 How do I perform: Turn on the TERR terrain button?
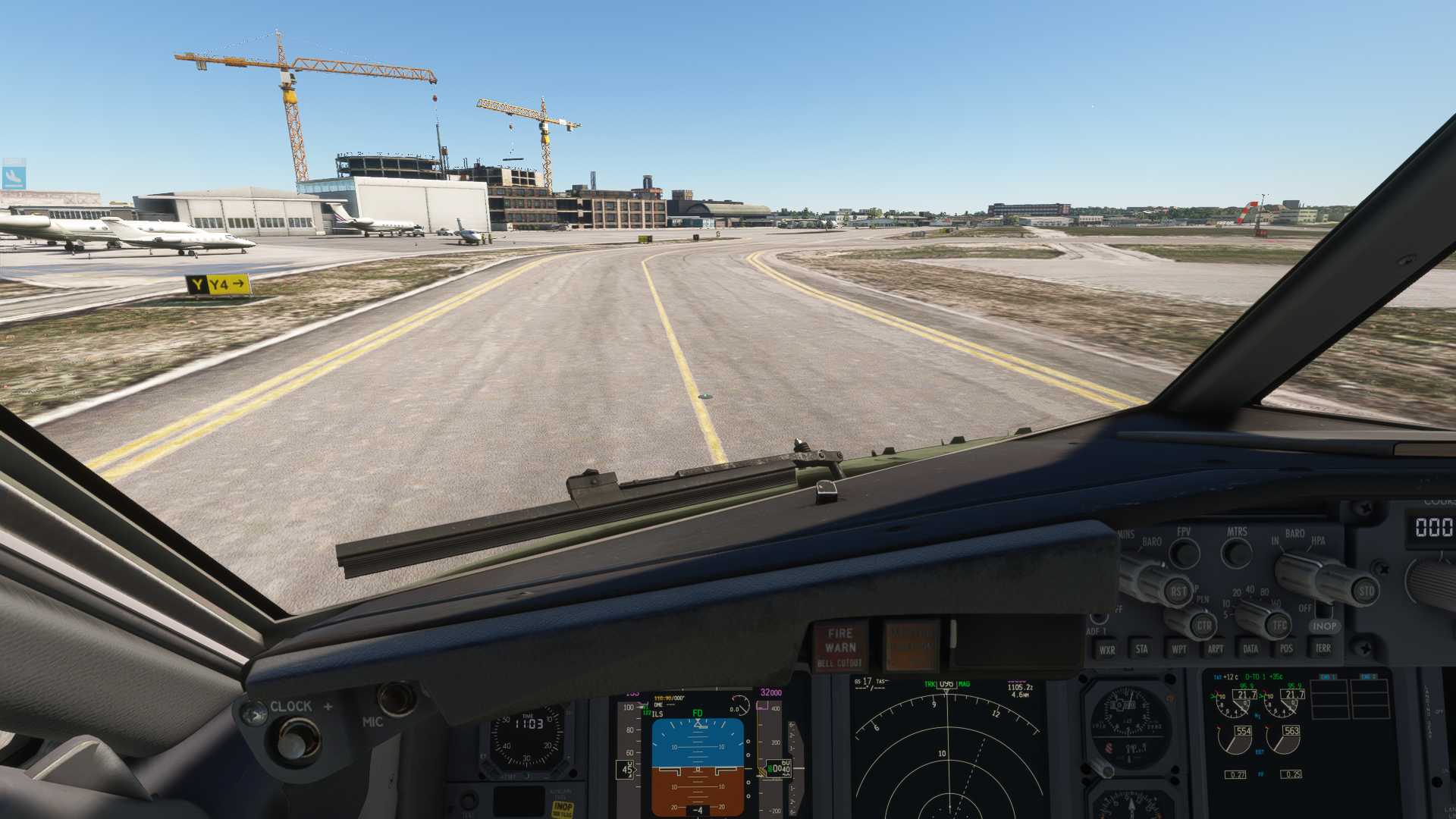pos(1323,648)
